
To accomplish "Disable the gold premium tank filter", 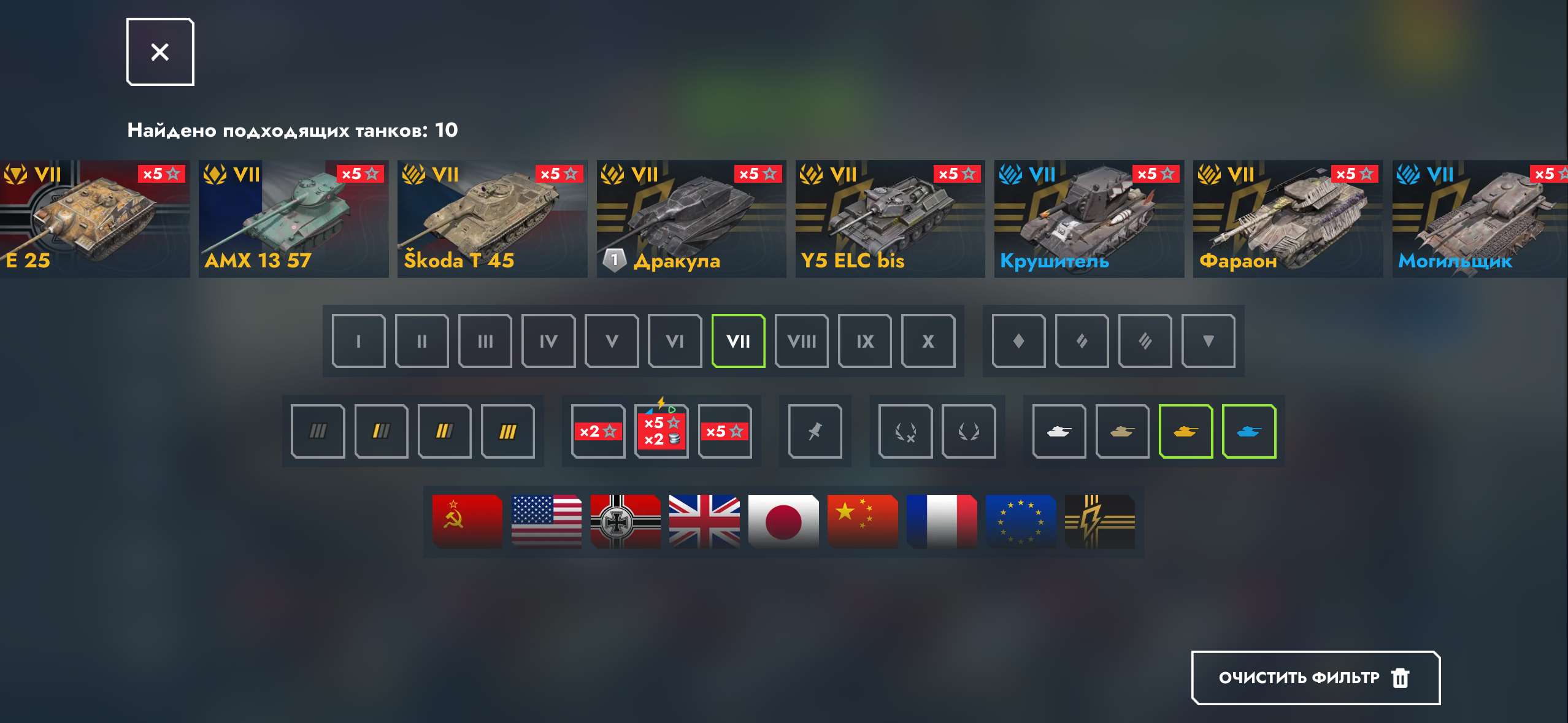I will pos(1185,431).
